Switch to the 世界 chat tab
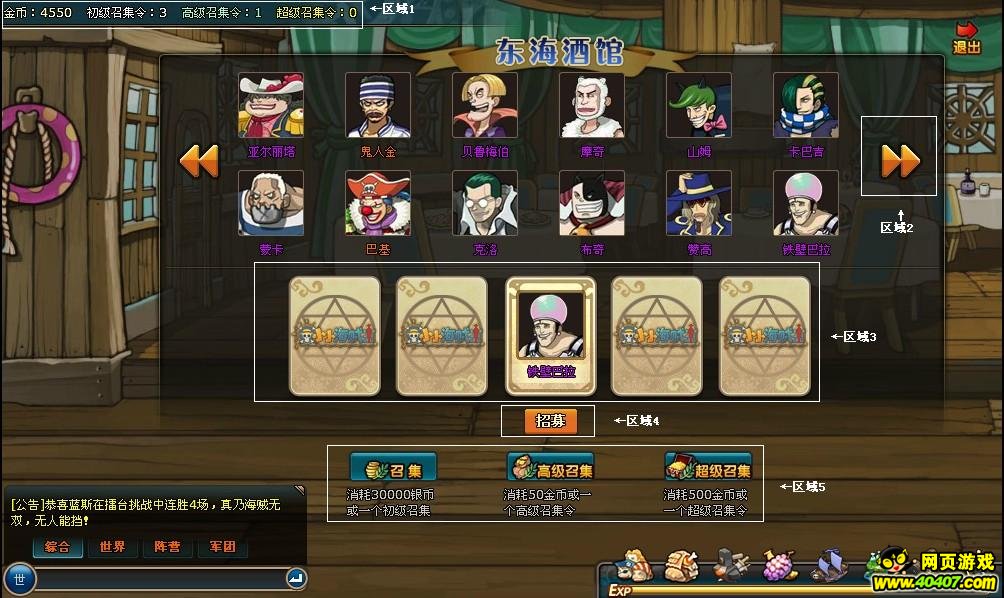This screenshot has width=1004, height=598. pyautogui.click(x=112, y=547)
